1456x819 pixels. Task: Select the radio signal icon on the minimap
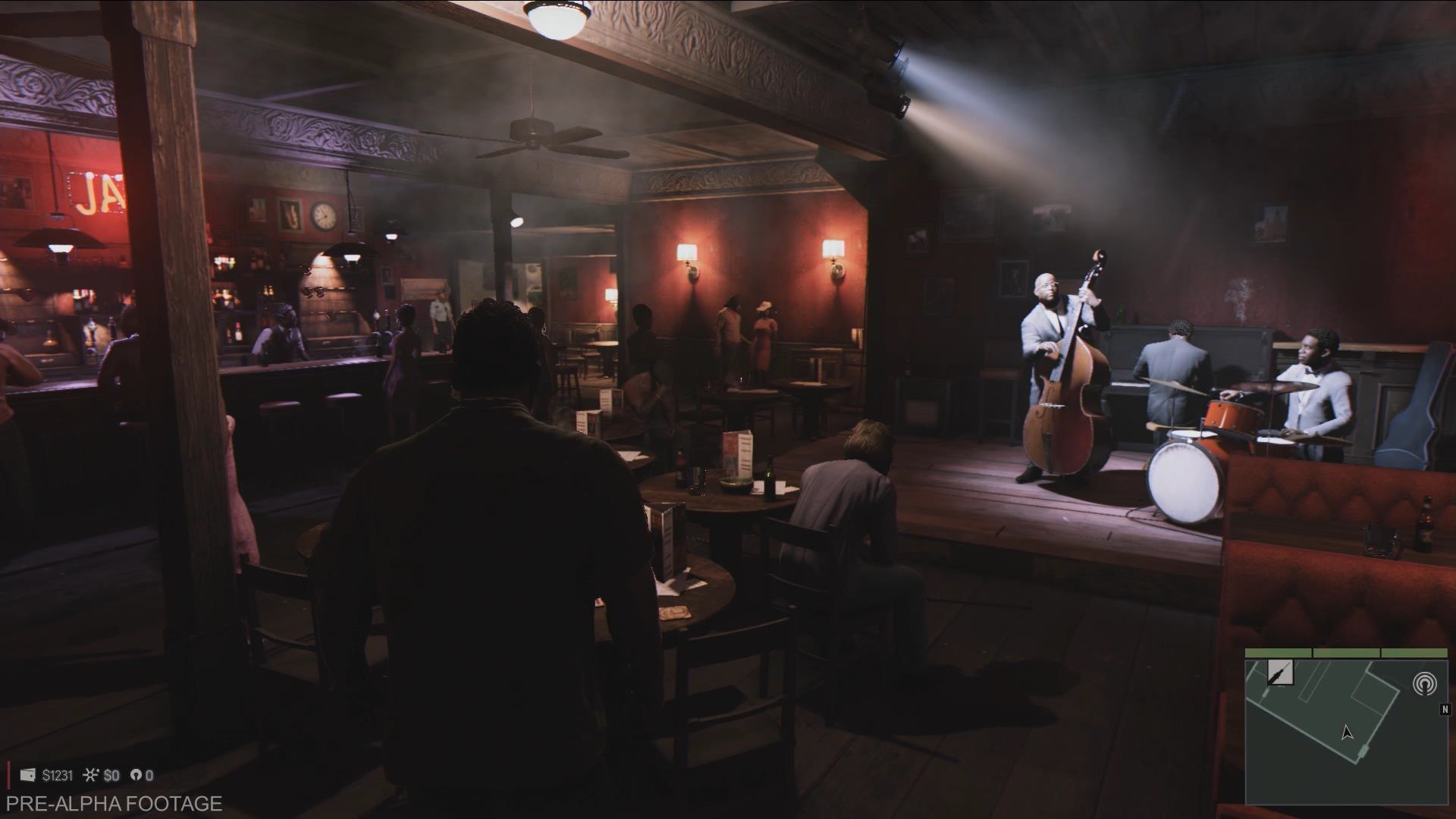tap(1424, 682)
